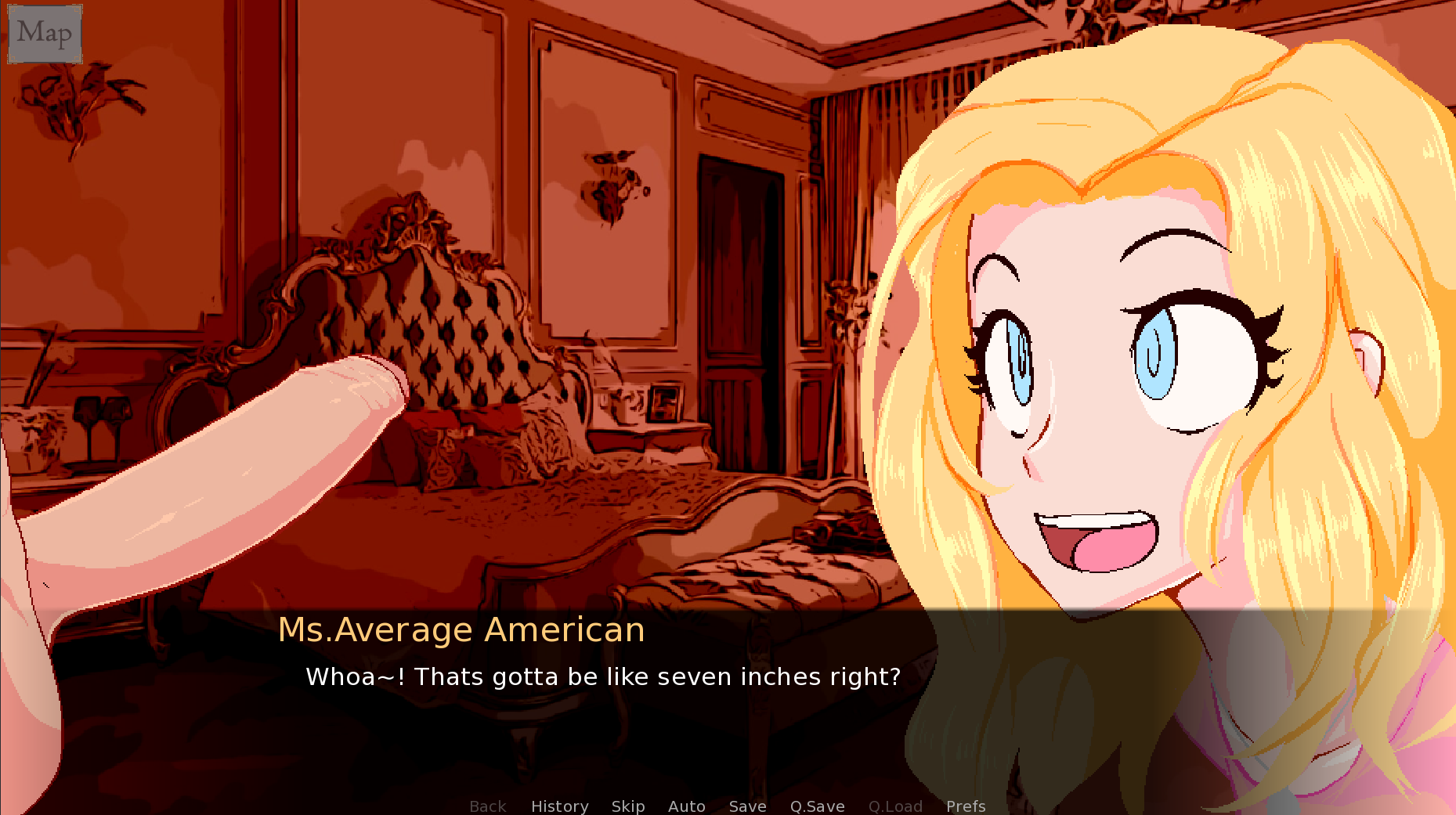Viewport: 1456px width, 815px height.
Task: Show the dialogue History
Action: pos(559,806)
